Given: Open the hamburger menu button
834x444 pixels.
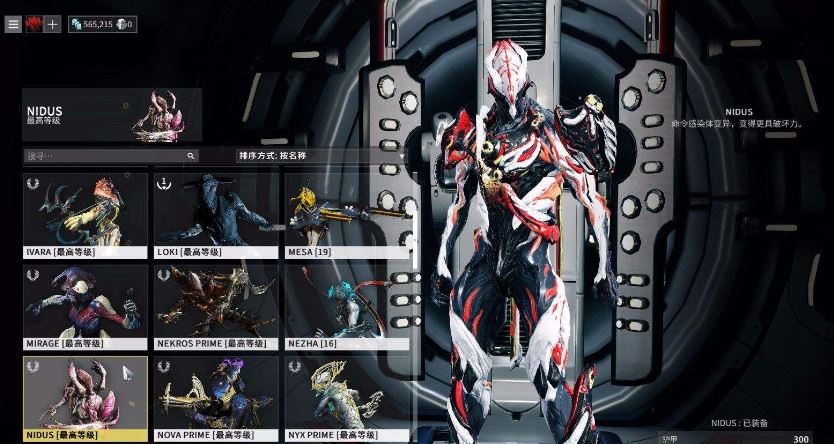Looking at the screenshot, I should [x=13, y=24].
